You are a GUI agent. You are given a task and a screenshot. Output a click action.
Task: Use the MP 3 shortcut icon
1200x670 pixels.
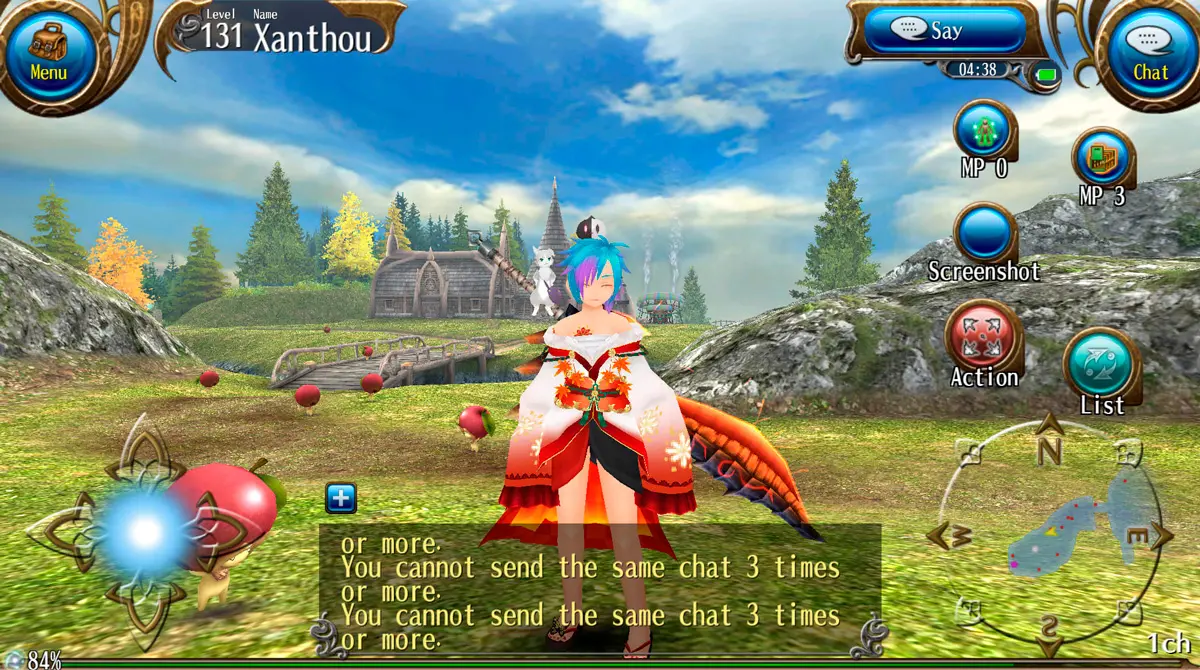(x=1102, y=158)
